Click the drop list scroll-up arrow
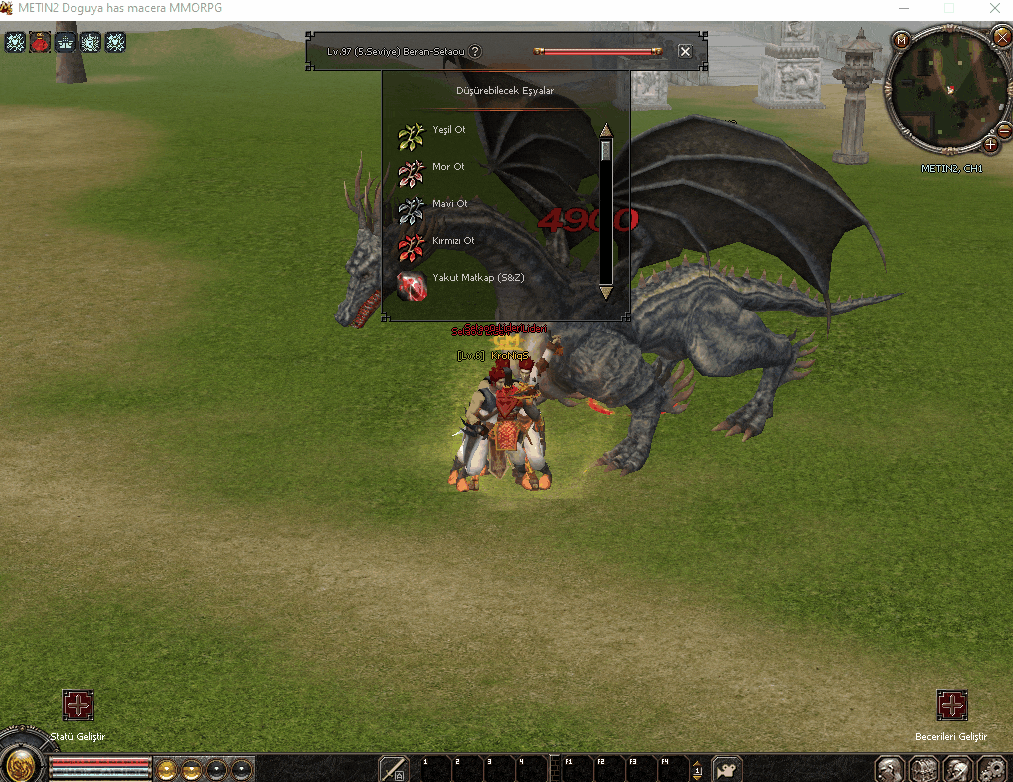The height and width of the screenshot is (782, 1013). pyautogui.click(x=605, y=130)
